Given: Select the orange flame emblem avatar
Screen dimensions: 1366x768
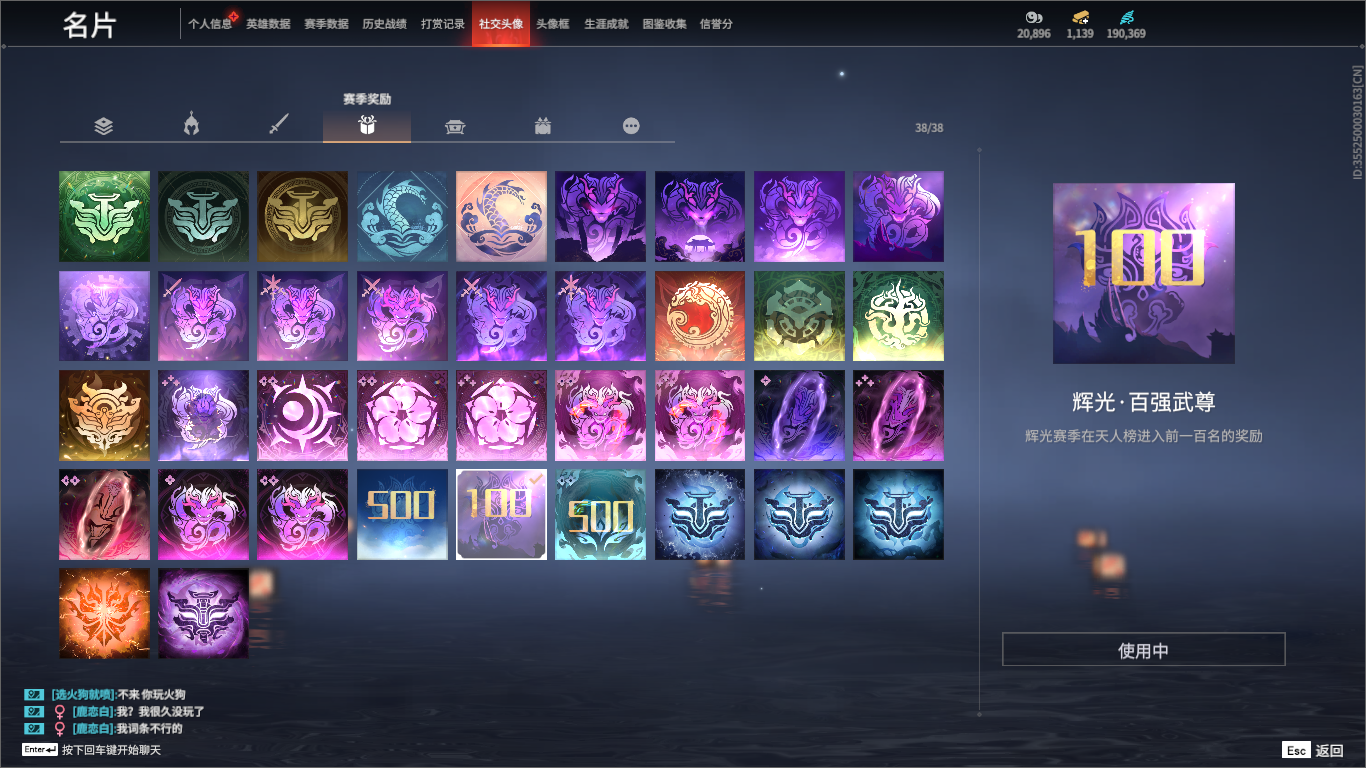Looking at the screenshot, I should pyautogui.click(x=104, y=613).
